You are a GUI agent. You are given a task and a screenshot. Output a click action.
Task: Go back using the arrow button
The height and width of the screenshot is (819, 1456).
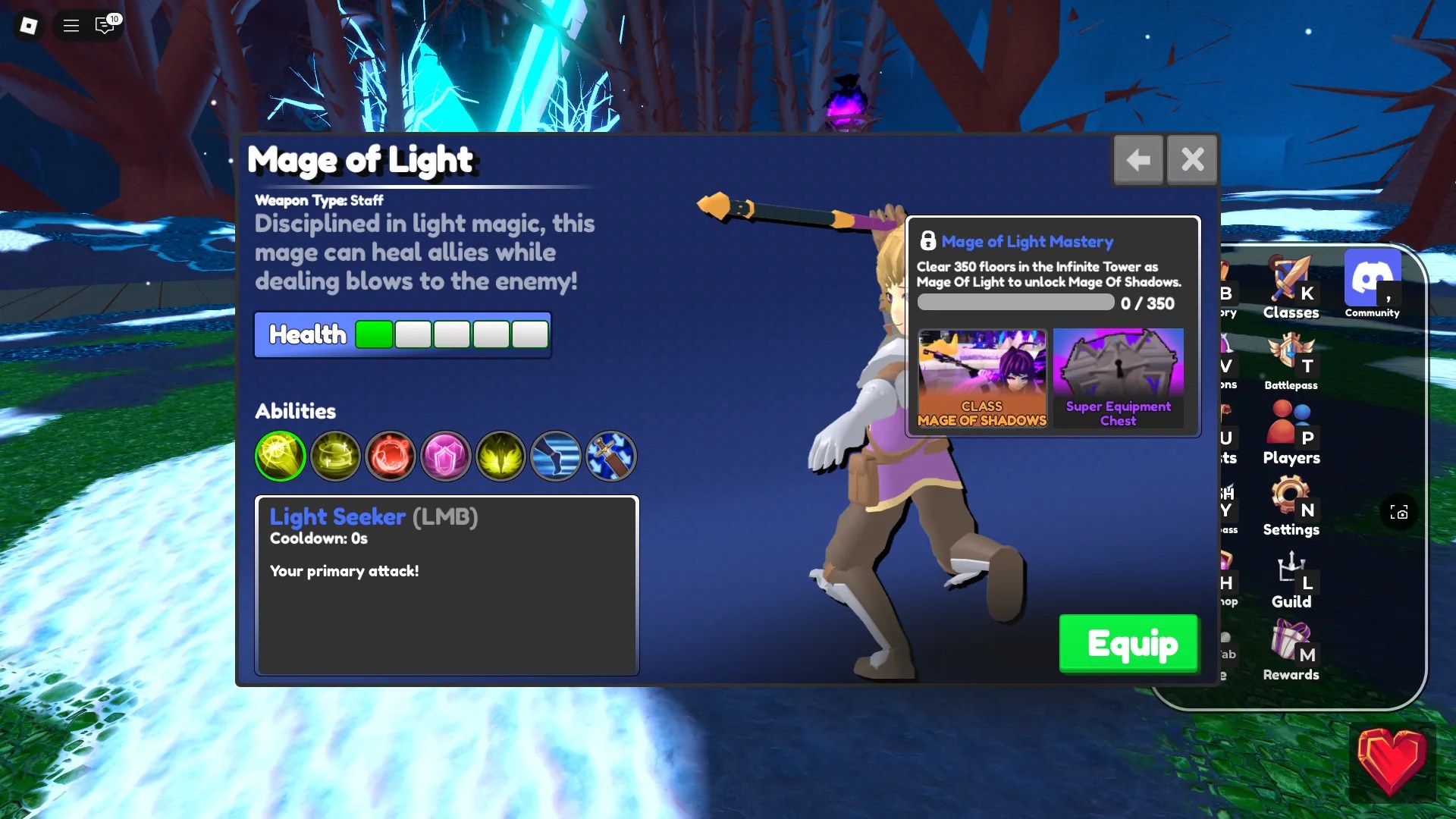click(1138, 159)
